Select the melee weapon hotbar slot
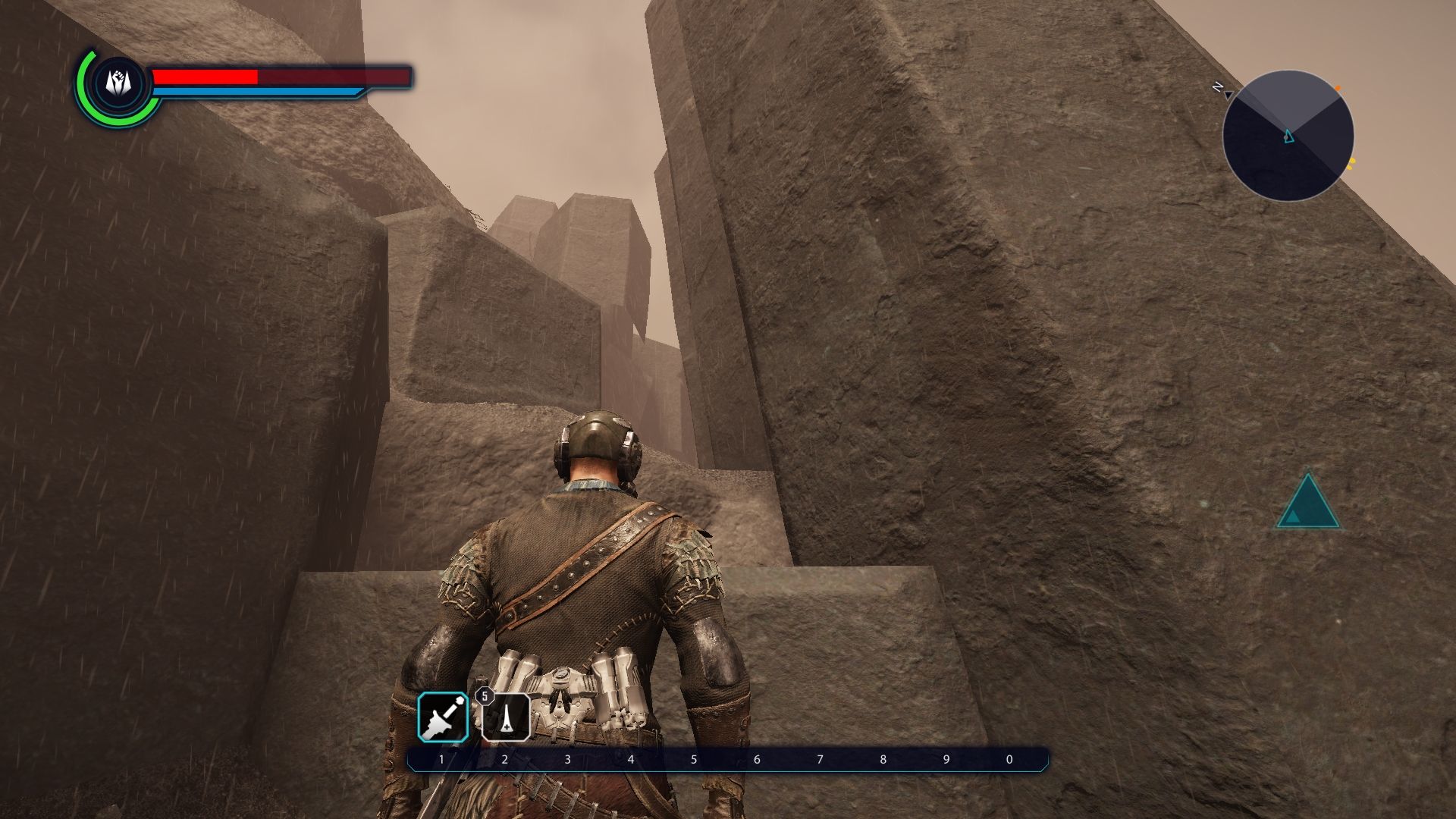Screen dimensions: 1456x819 443,717
